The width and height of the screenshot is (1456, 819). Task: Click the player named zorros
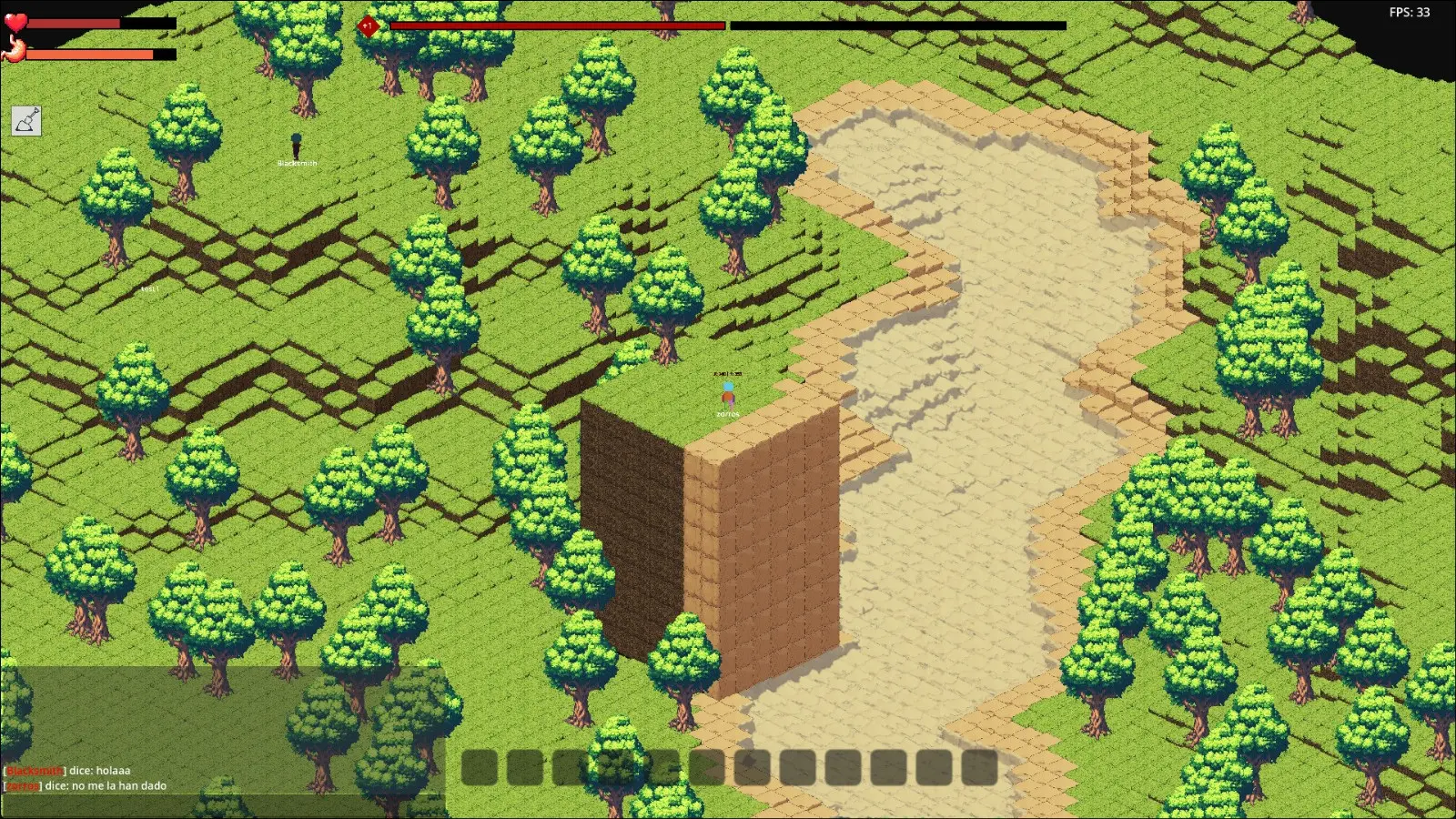point(726,395)
